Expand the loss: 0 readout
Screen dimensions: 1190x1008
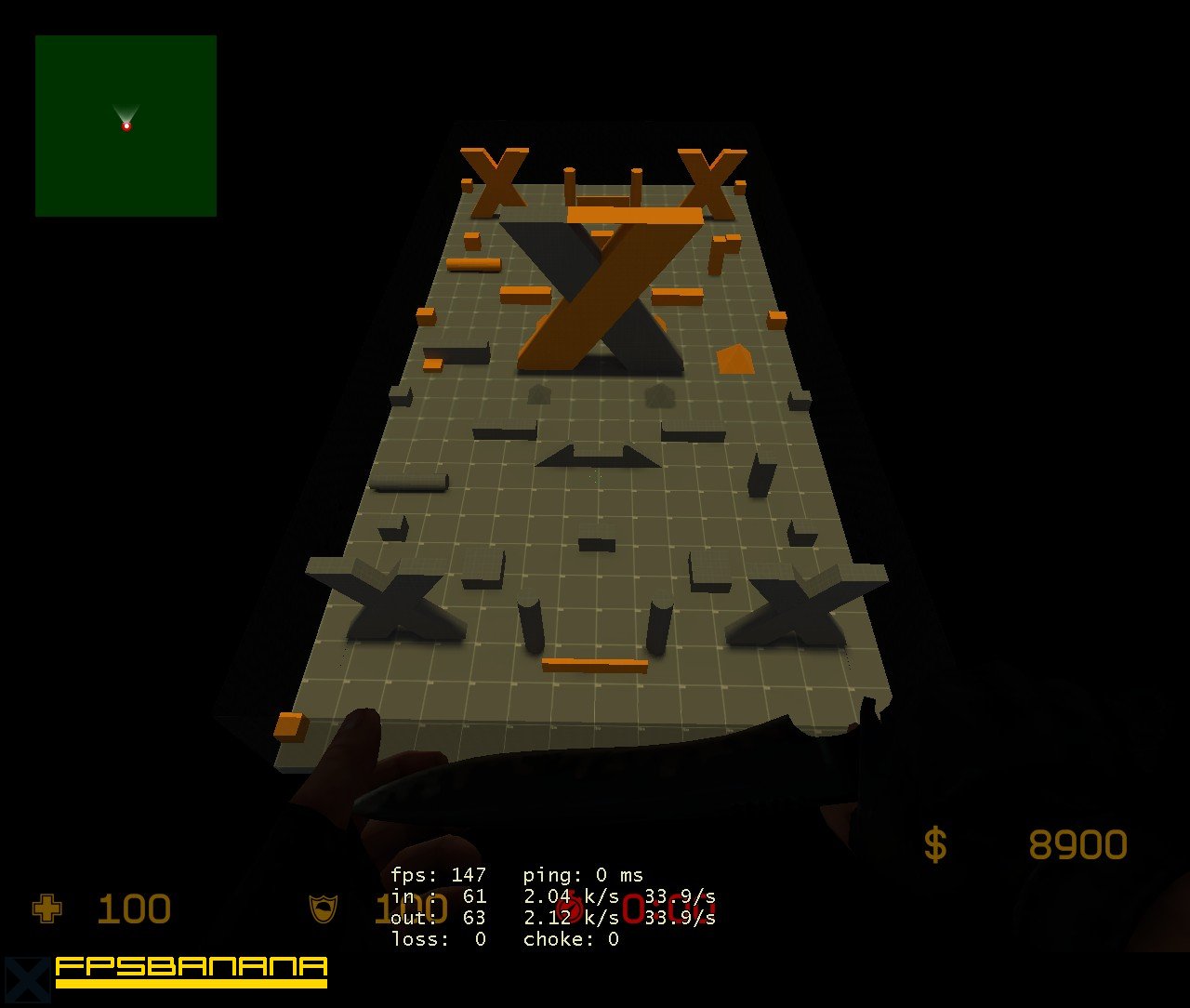[x=437, y=939]
